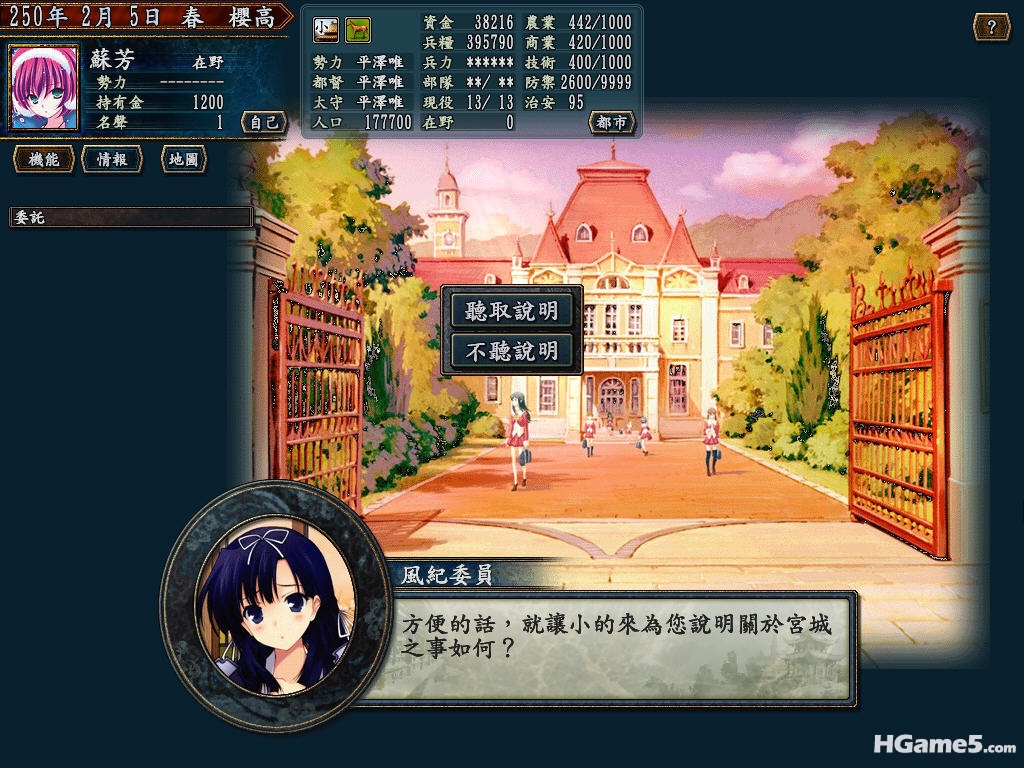Open help with the question mark button
The height and width of the screenshot is (768, 1024).
pyautogui.click(x=991, y=27)
